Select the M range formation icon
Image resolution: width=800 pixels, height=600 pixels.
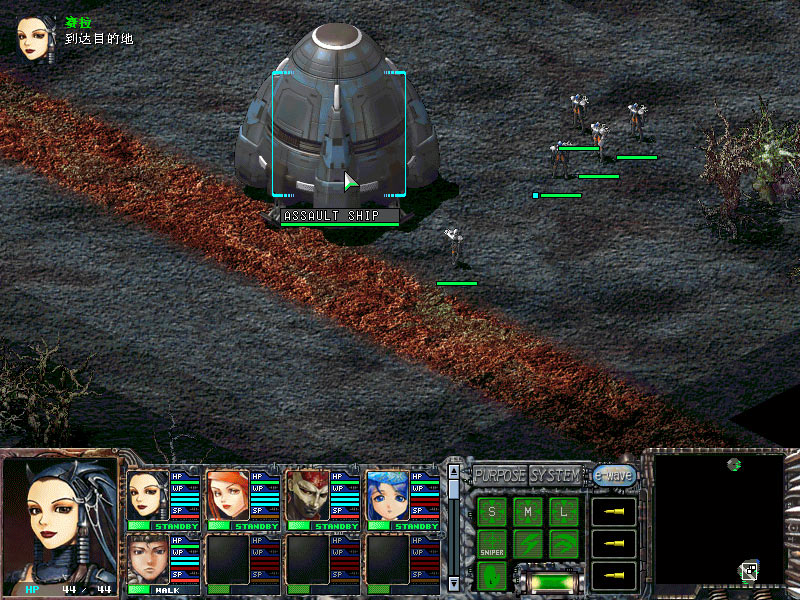[527, 513]
